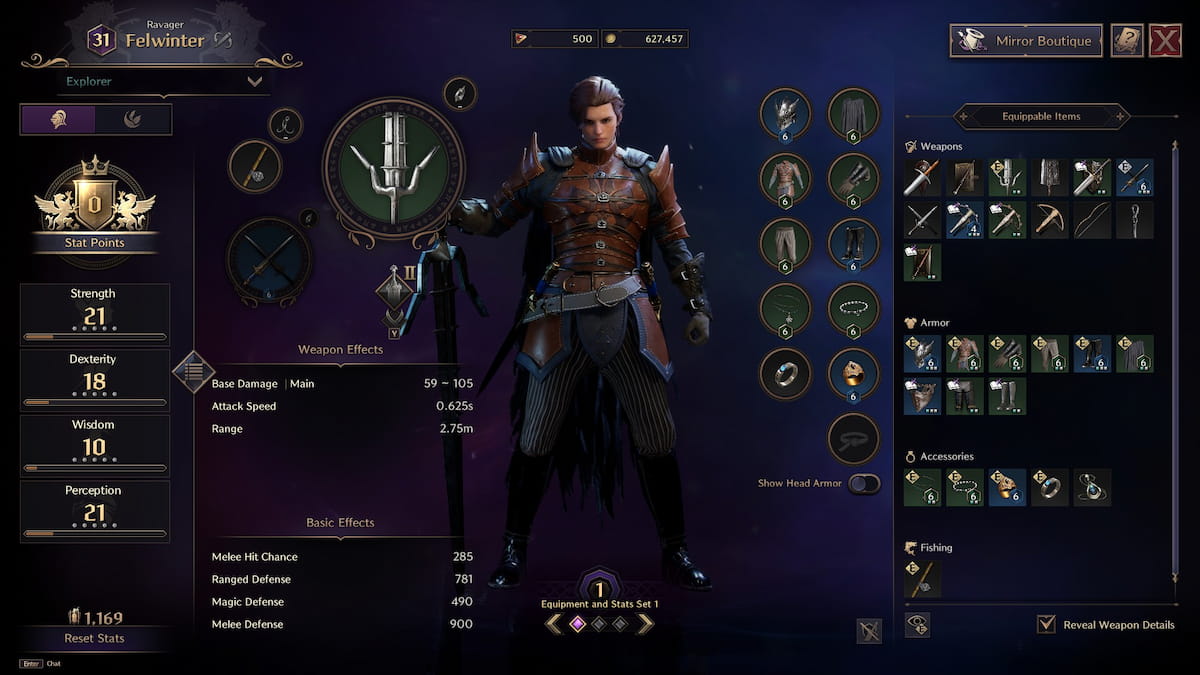Switch to previous equipment and stats set
Viewport: 1200px width, 675px height.
[553, 624]
